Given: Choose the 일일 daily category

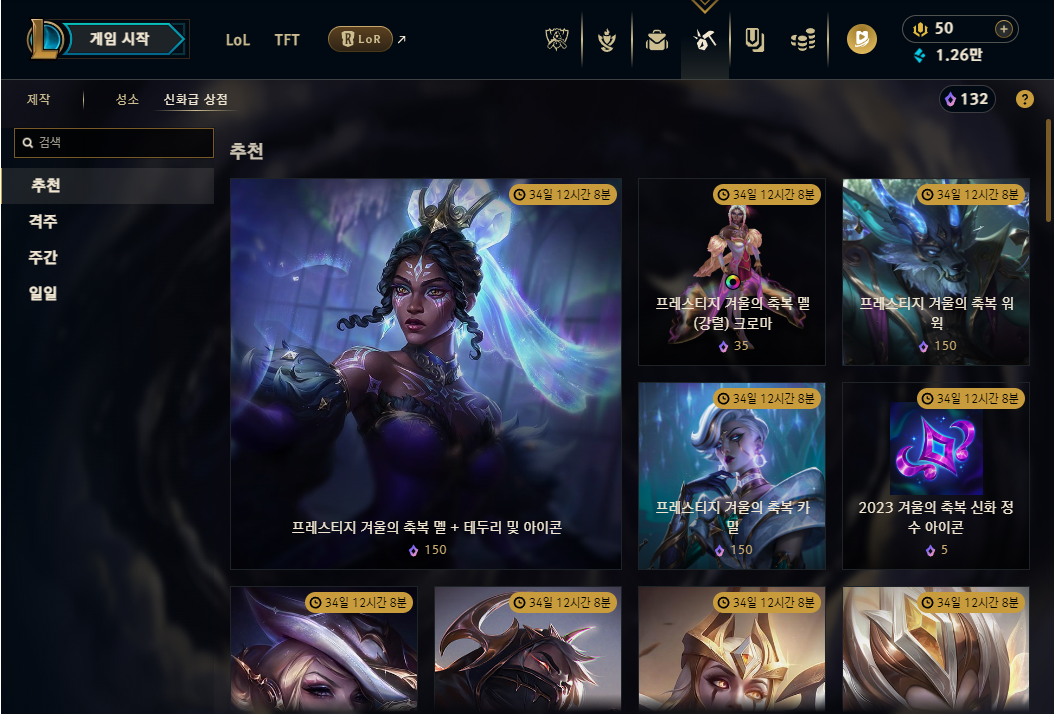Looking at the screenshot, I should point(43,294).
